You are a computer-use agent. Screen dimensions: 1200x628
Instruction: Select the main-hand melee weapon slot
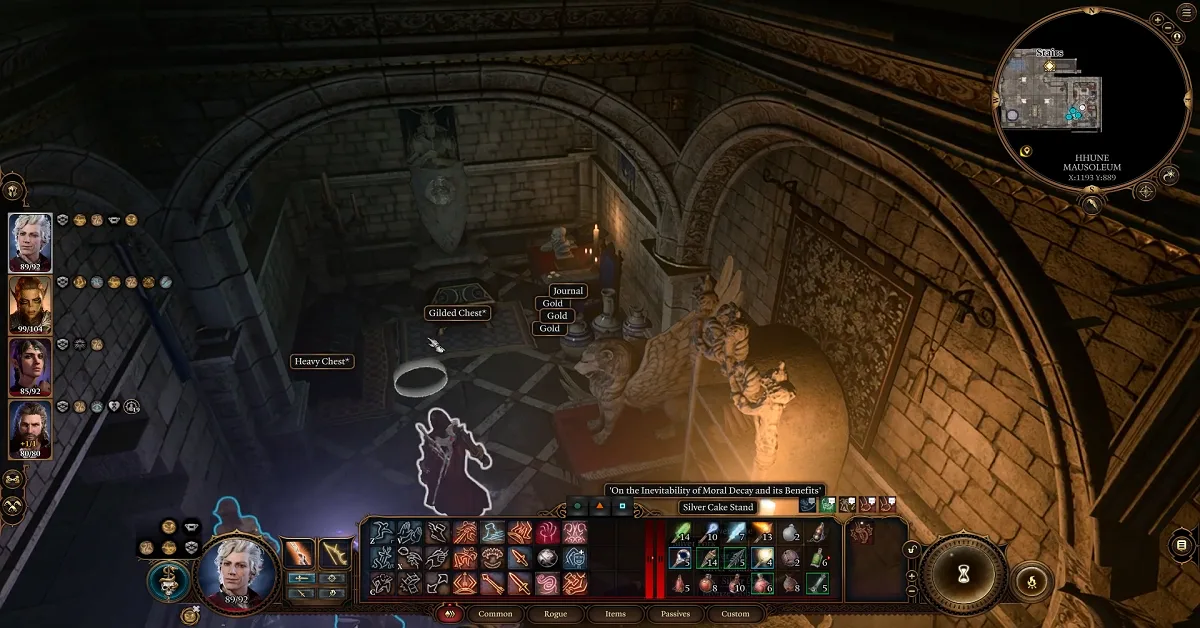click(299, 553)
